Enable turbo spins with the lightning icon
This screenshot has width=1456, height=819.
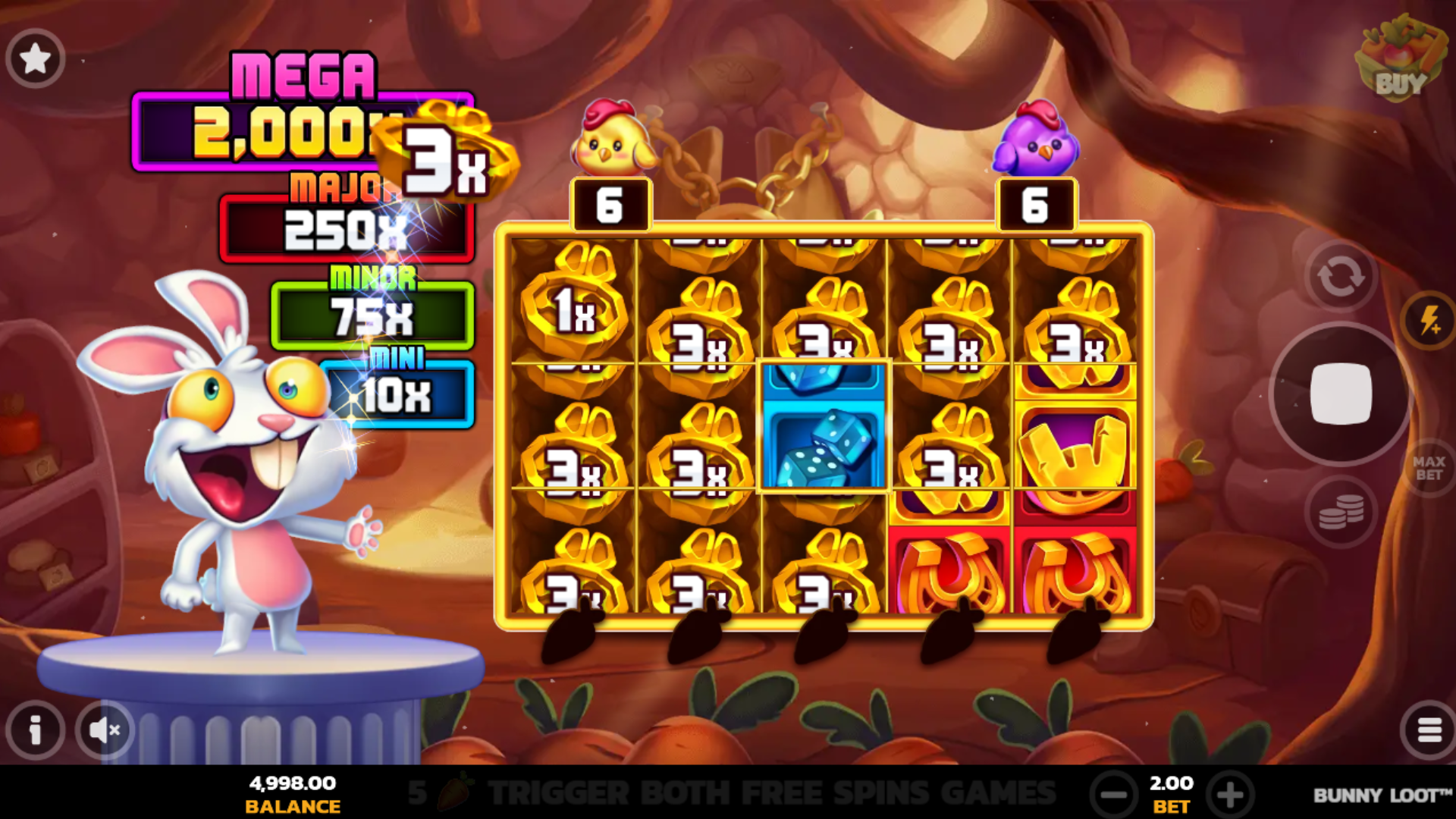(1429, 318)
